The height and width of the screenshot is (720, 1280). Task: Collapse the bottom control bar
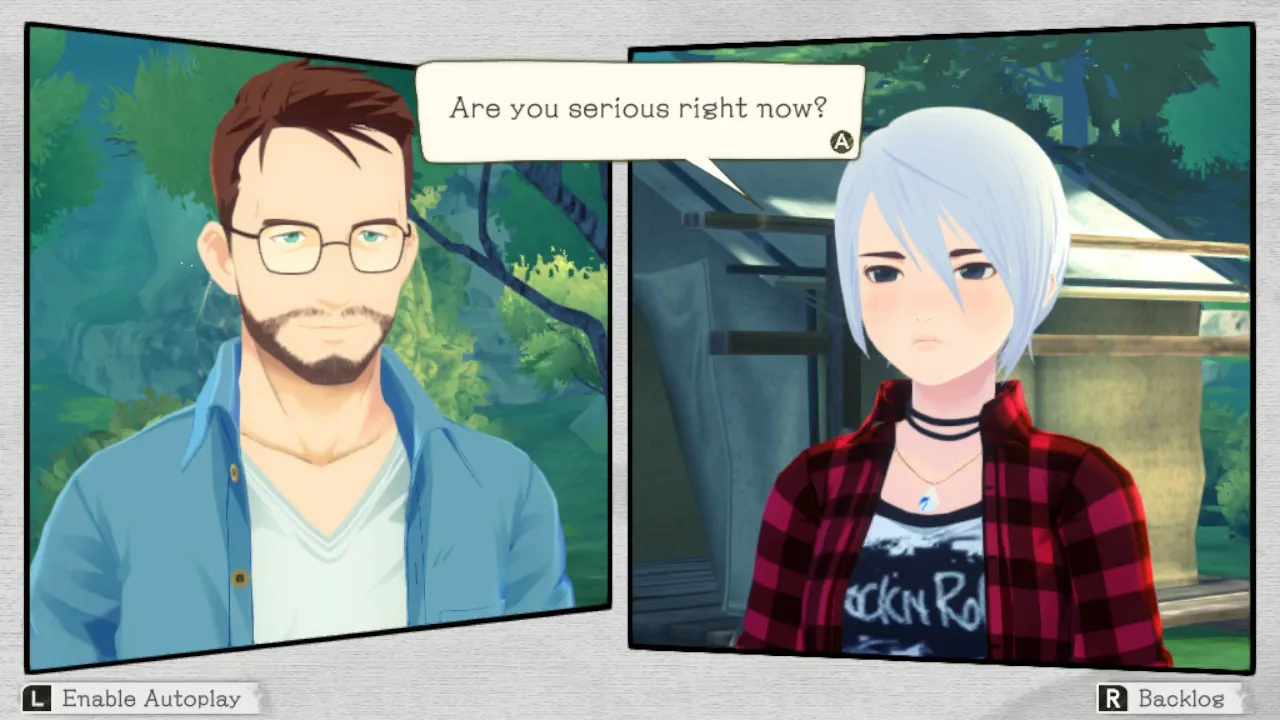(640, 698)
